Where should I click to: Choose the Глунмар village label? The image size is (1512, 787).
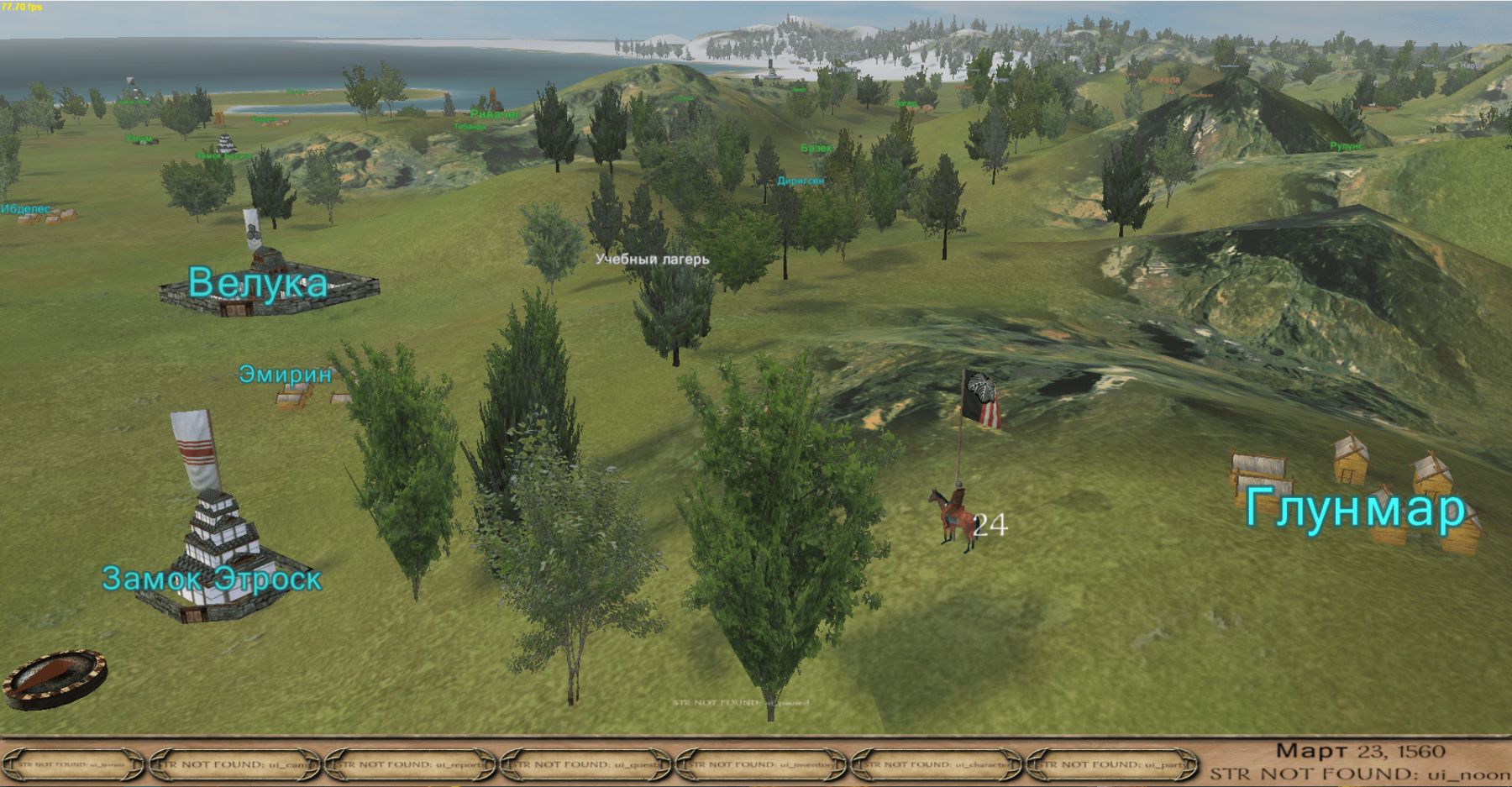coord(1354,509)
